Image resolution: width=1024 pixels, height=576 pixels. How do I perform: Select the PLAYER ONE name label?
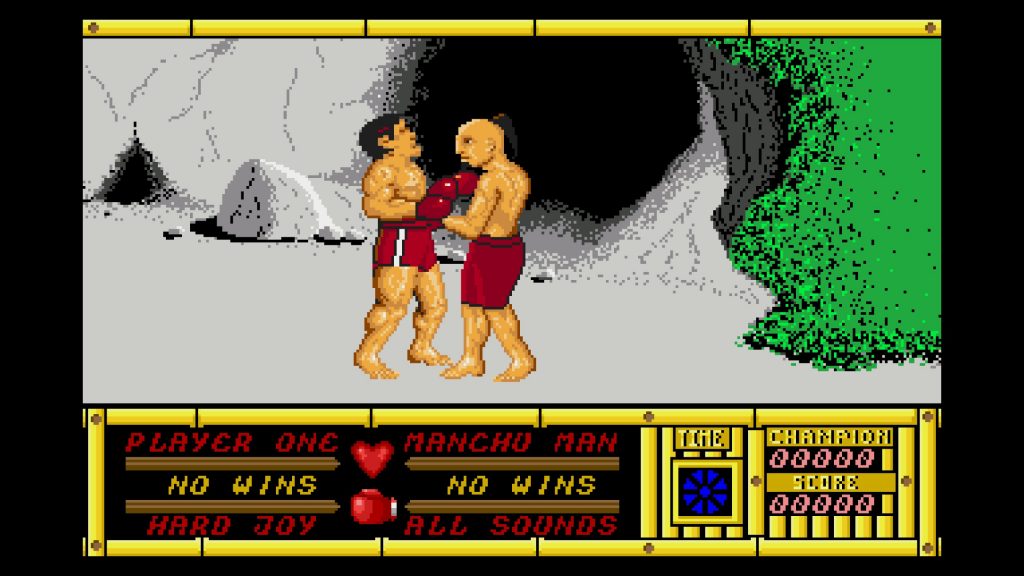tap(233, 443)
